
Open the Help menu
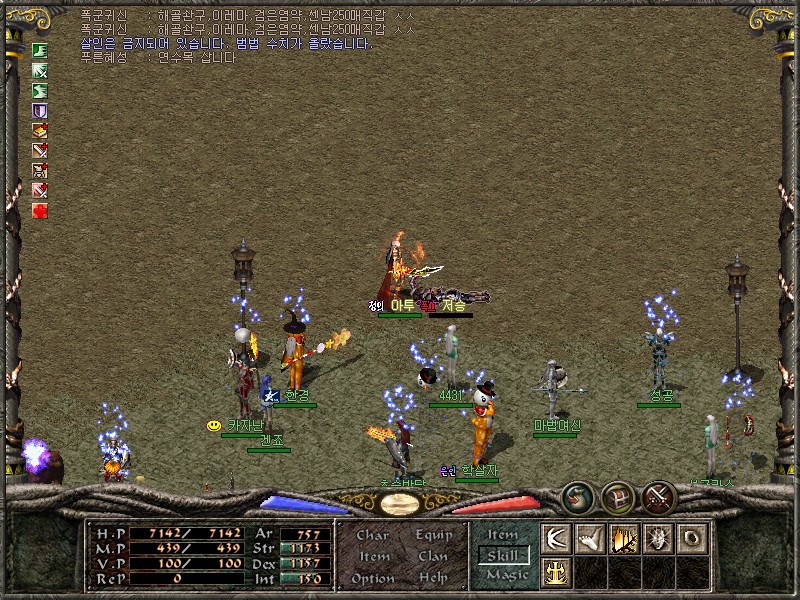click(433, 578)
